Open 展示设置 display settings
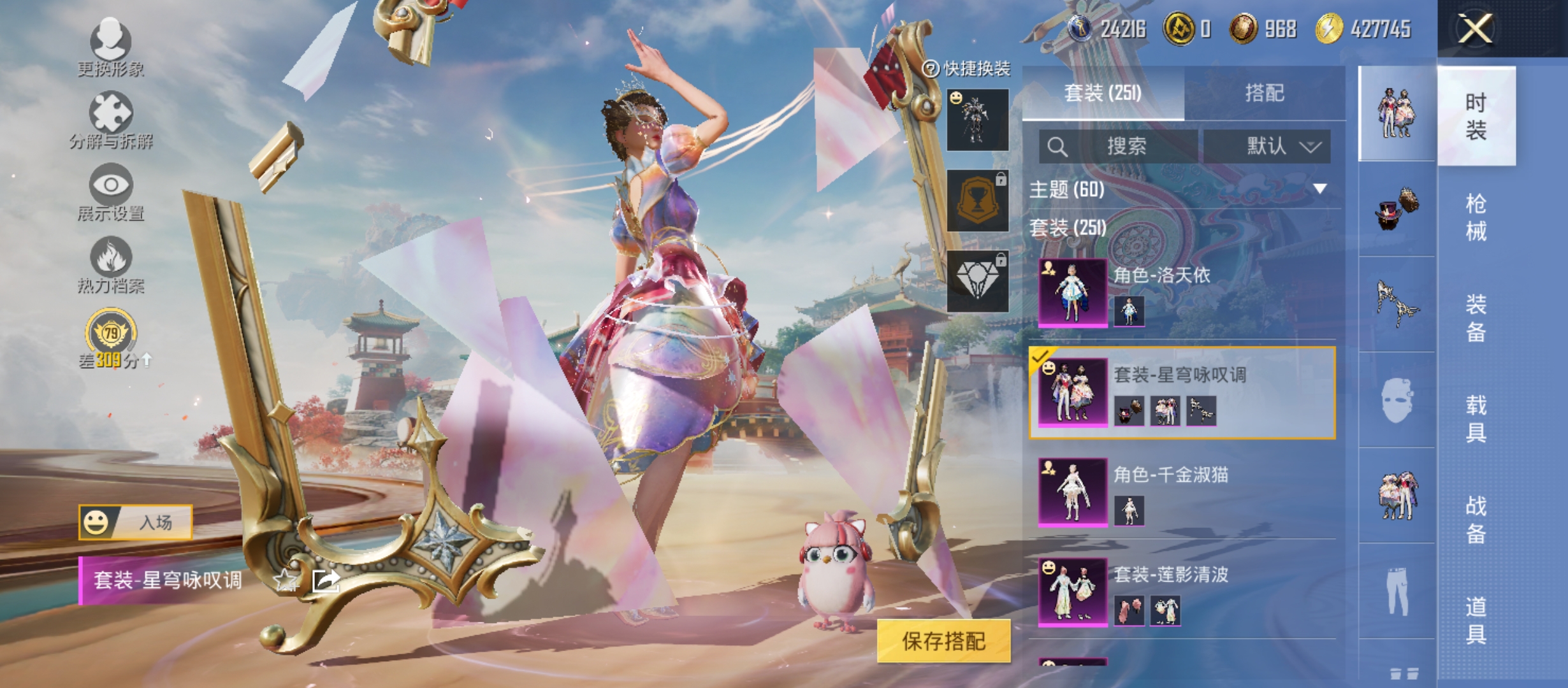The height and width of the screenshot is (688, 1568). [x=111, y=192]
